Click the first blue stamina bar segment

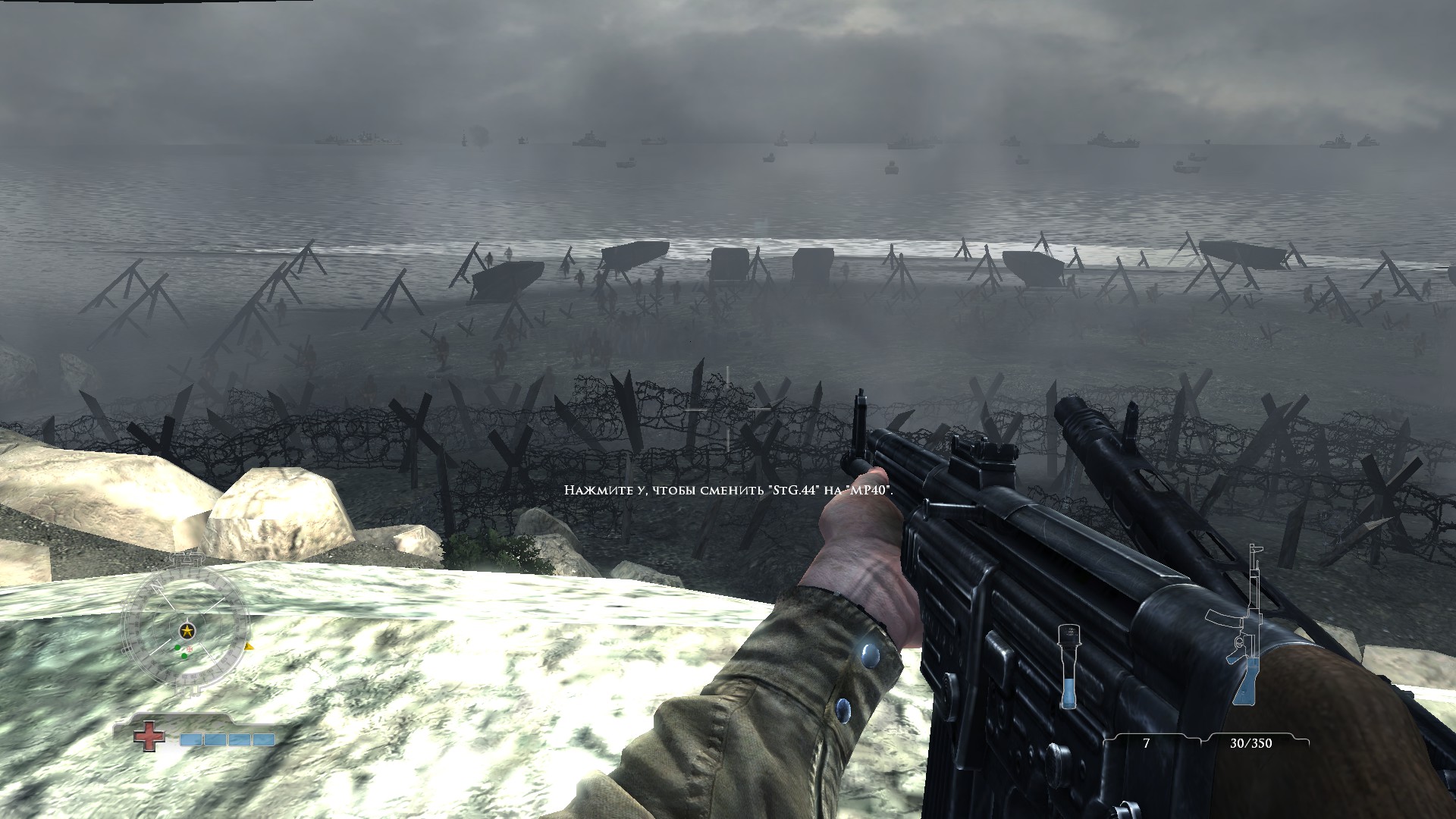pyautogui.click(x=191, y=739)
